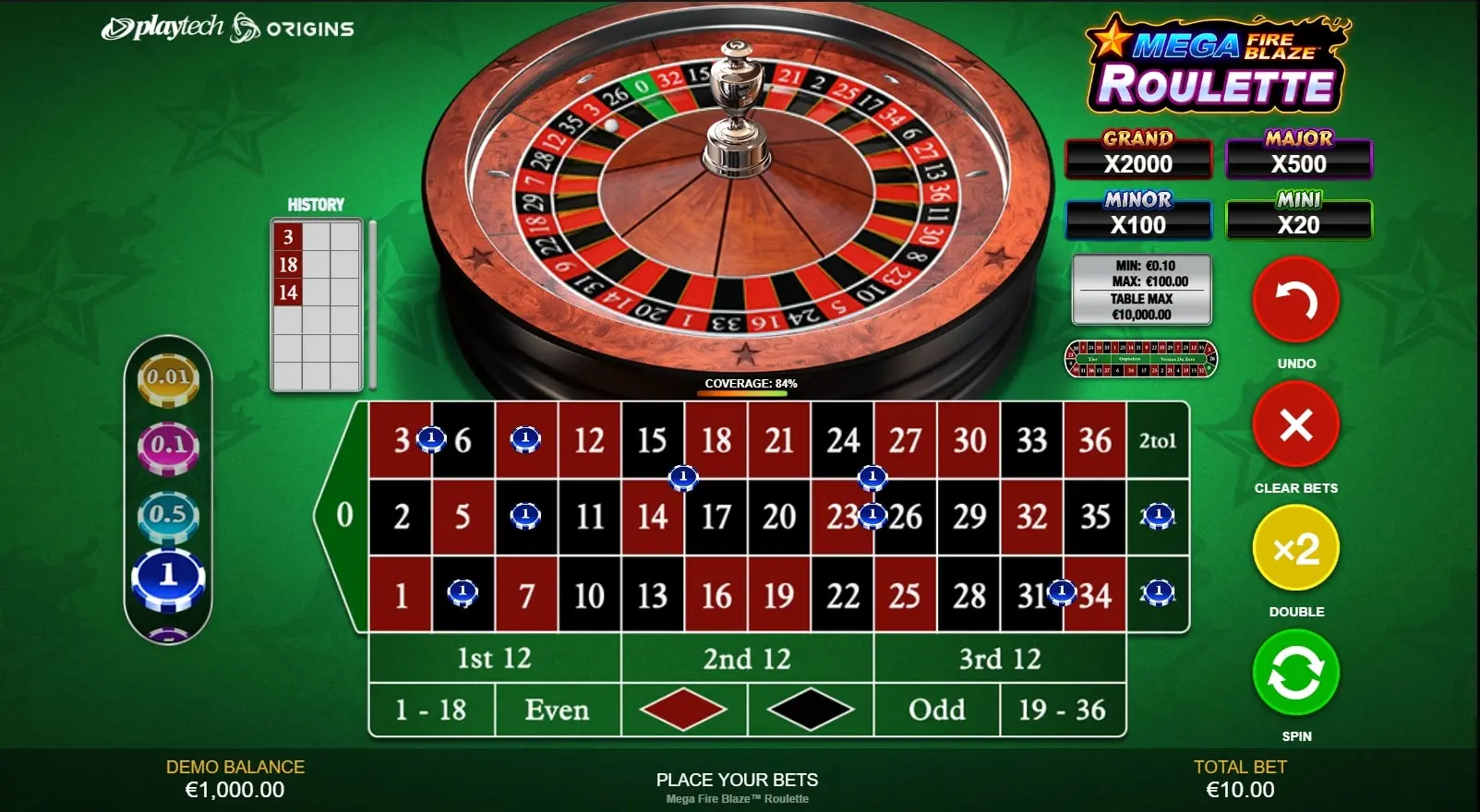Undo the last bet
Screen dimensions: 1480x812
point(1295,301)
